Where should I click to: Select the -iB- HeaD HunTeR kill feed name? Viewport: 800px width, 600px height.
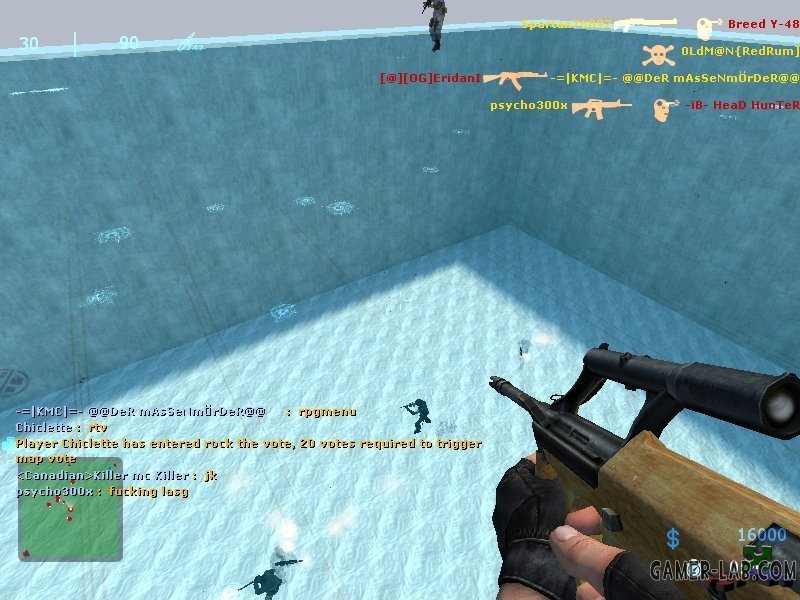(x=742, y=105)
